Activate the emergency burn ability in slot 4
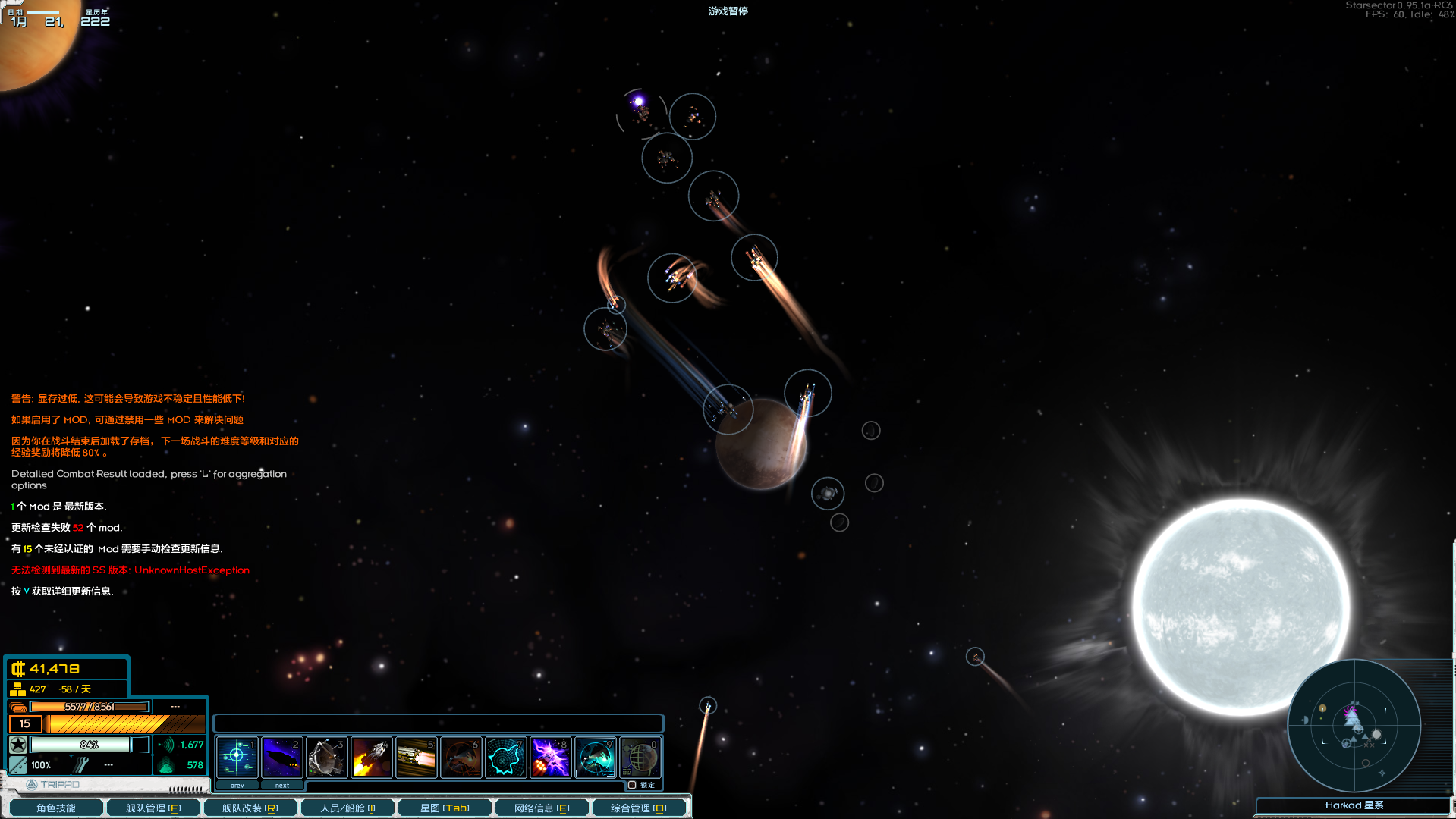 371,756
